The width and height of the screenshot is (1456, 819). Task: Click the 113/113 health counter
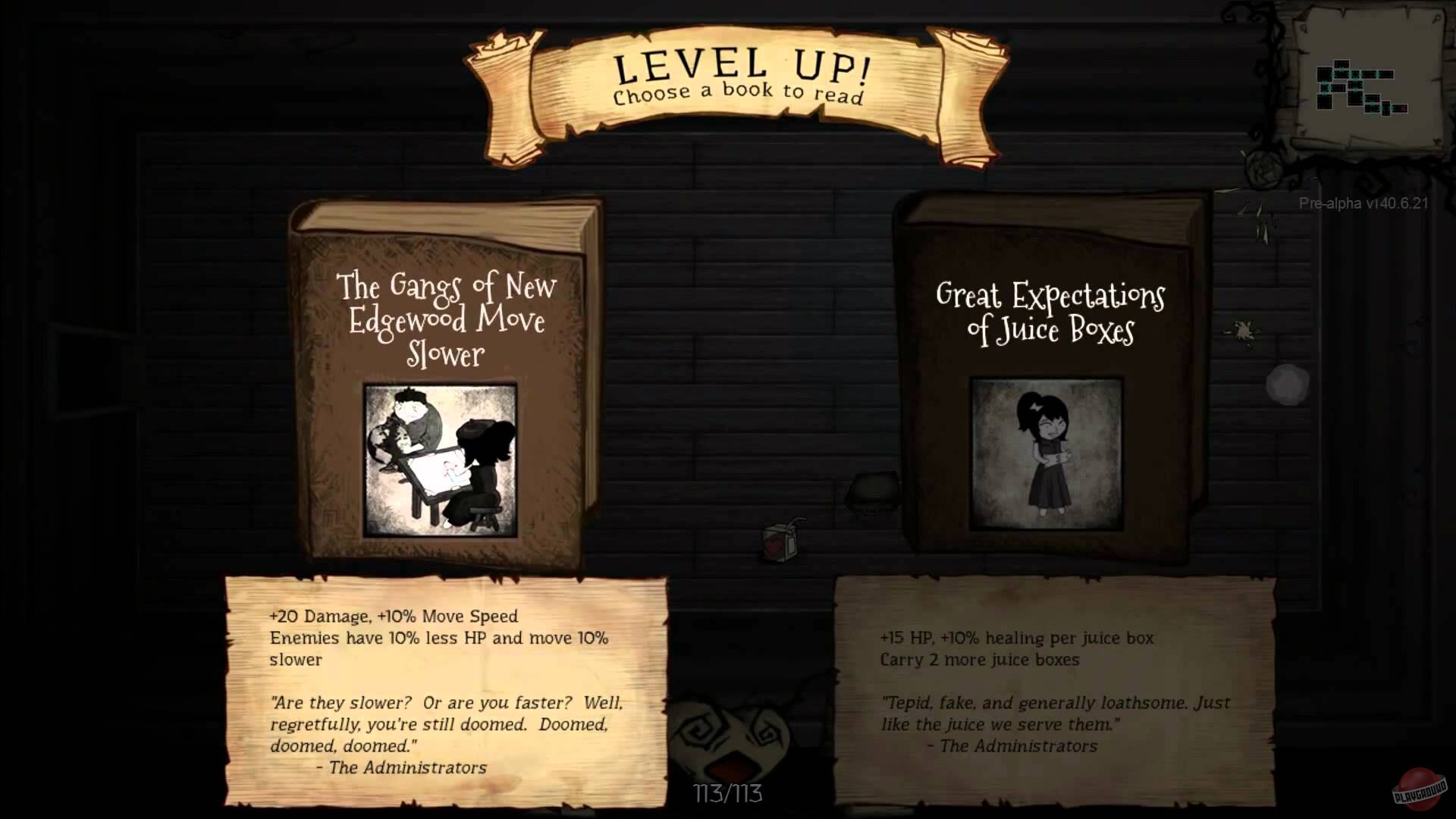pos(727,793)
